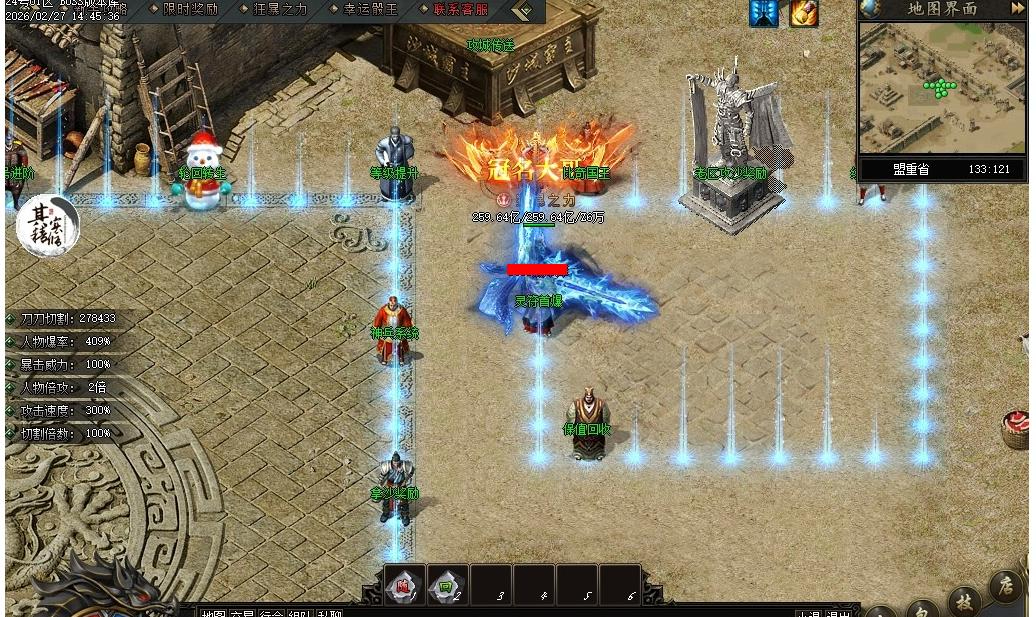This screenshot has height=617, width=1036.
Task: Use the red scroll in hotbar slot 1
Action: tap(405, 586)
